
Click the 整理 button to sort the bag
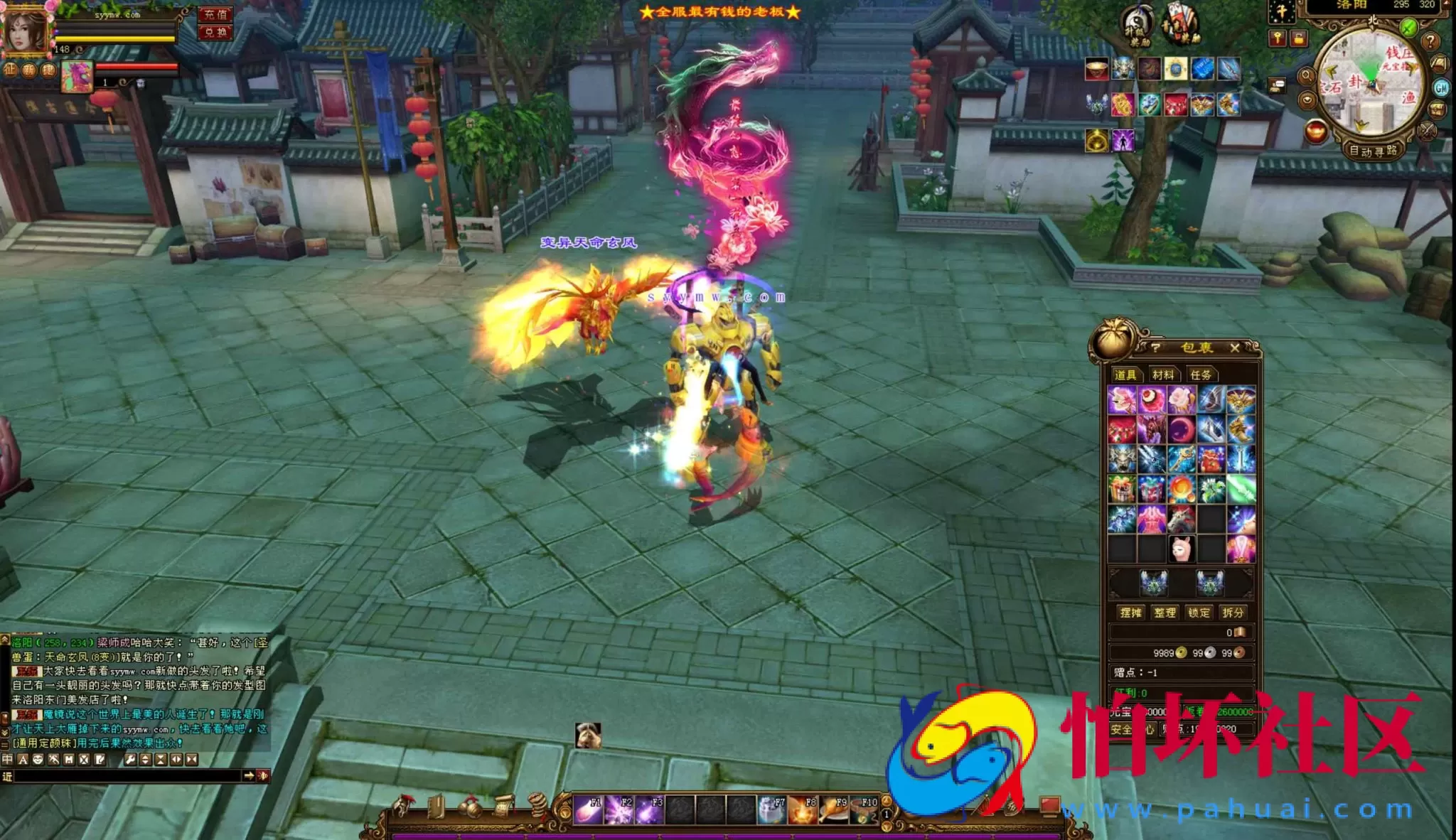[1167, 613]
